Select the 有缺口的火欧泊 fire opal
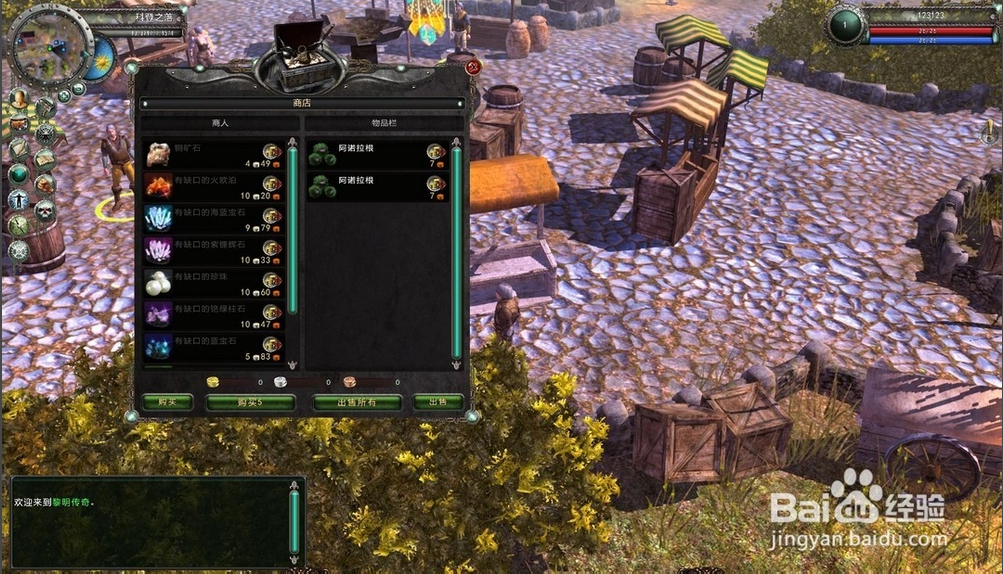Screen dimensions: 1003x574 coord(212,187)
